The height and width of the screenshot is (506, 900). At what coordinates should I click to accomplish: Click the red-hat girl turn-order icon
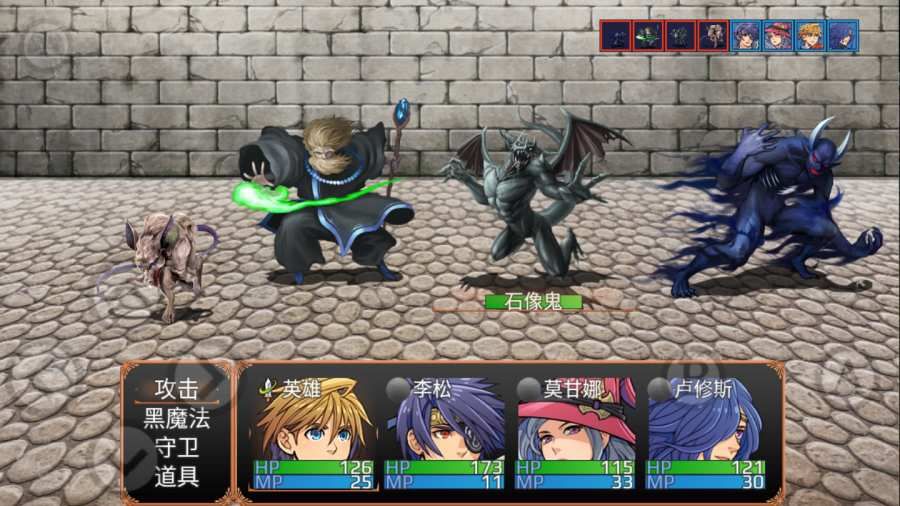777,36
